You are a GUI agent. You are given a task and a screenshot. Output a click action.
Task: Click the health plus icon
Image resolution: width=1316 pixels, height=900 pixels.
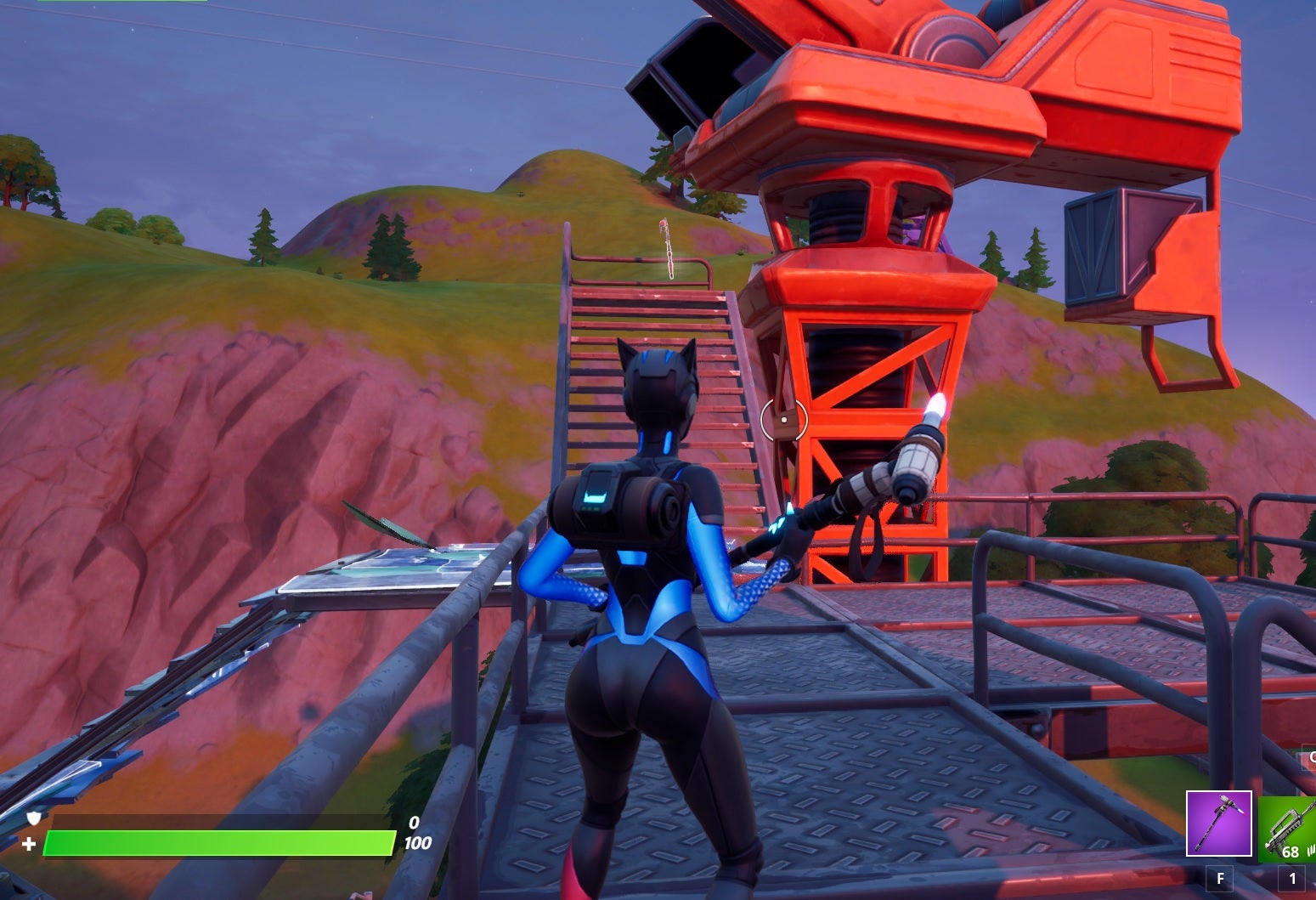click(x=29, y=843)
